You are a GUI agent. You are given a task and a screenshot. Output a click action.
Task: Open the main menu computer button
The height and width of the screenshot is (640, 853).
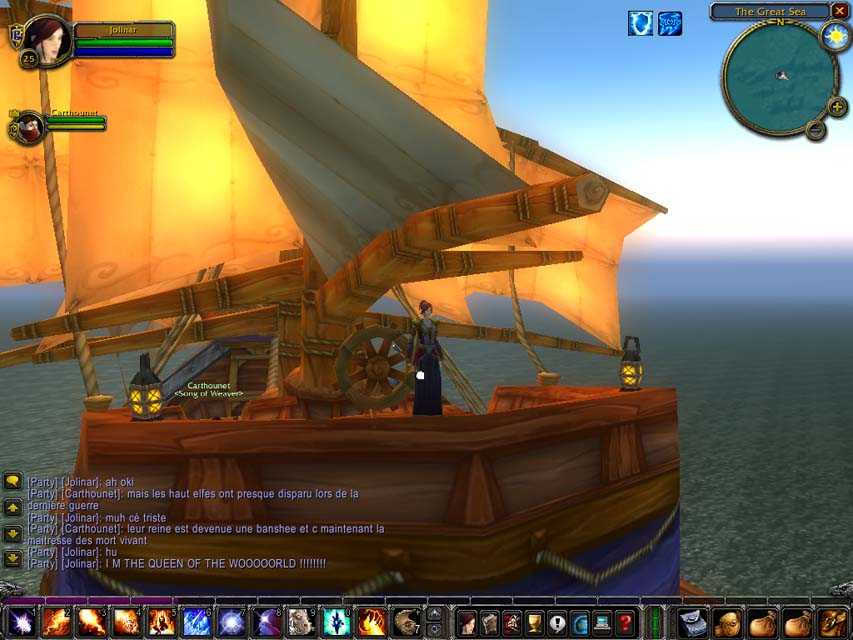[603, 621]
